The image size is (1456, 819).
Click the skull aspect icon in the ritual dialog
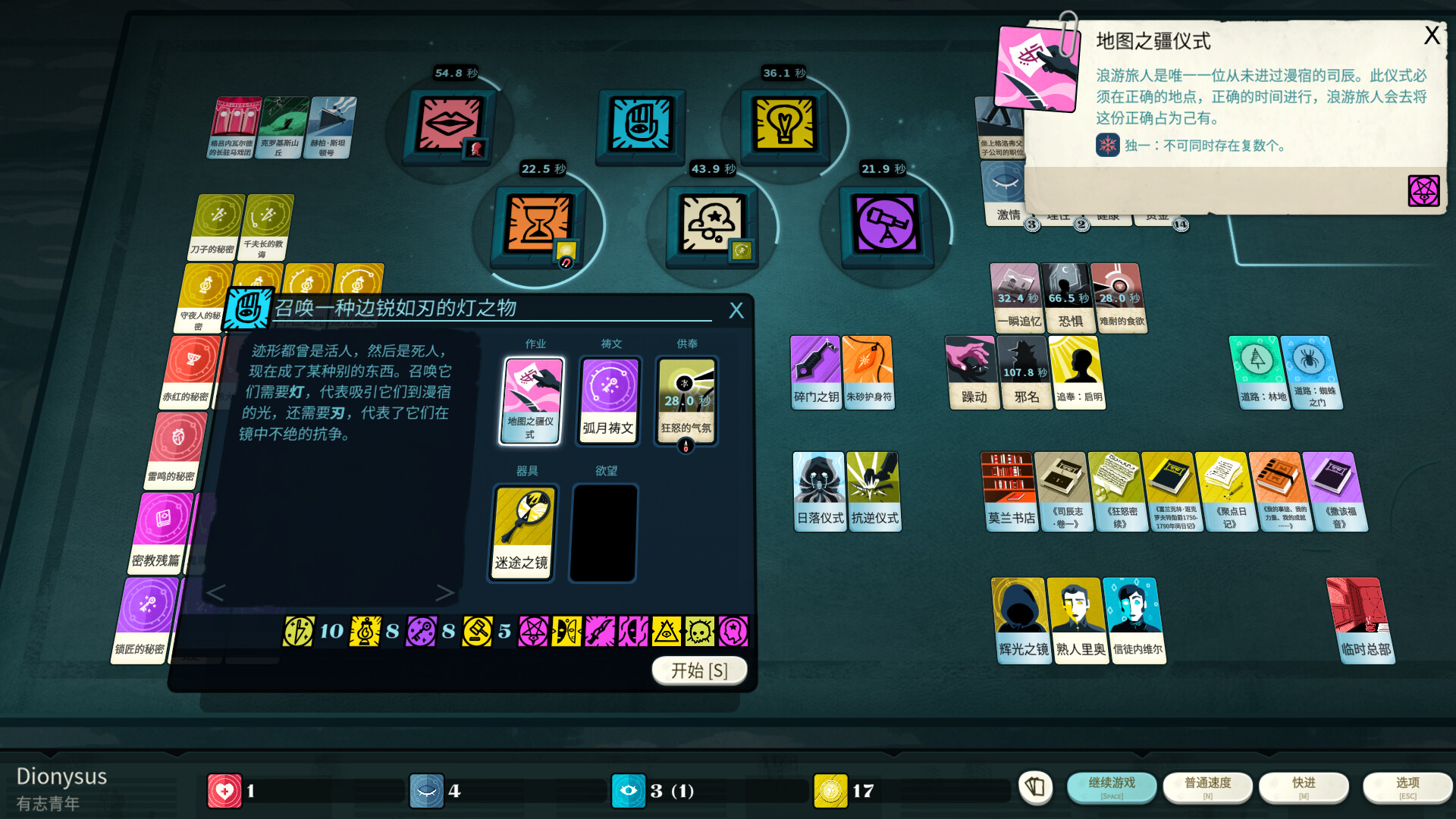click(698, 631)
